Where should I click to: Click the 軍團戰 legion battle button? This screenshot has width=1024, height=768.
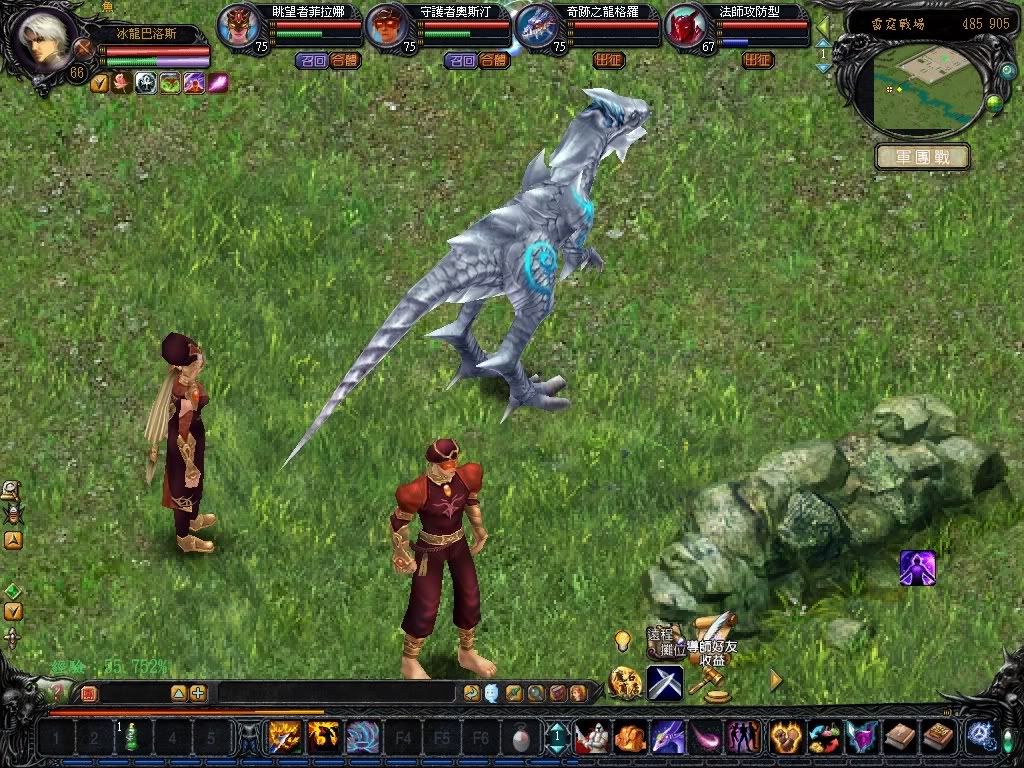922,157
